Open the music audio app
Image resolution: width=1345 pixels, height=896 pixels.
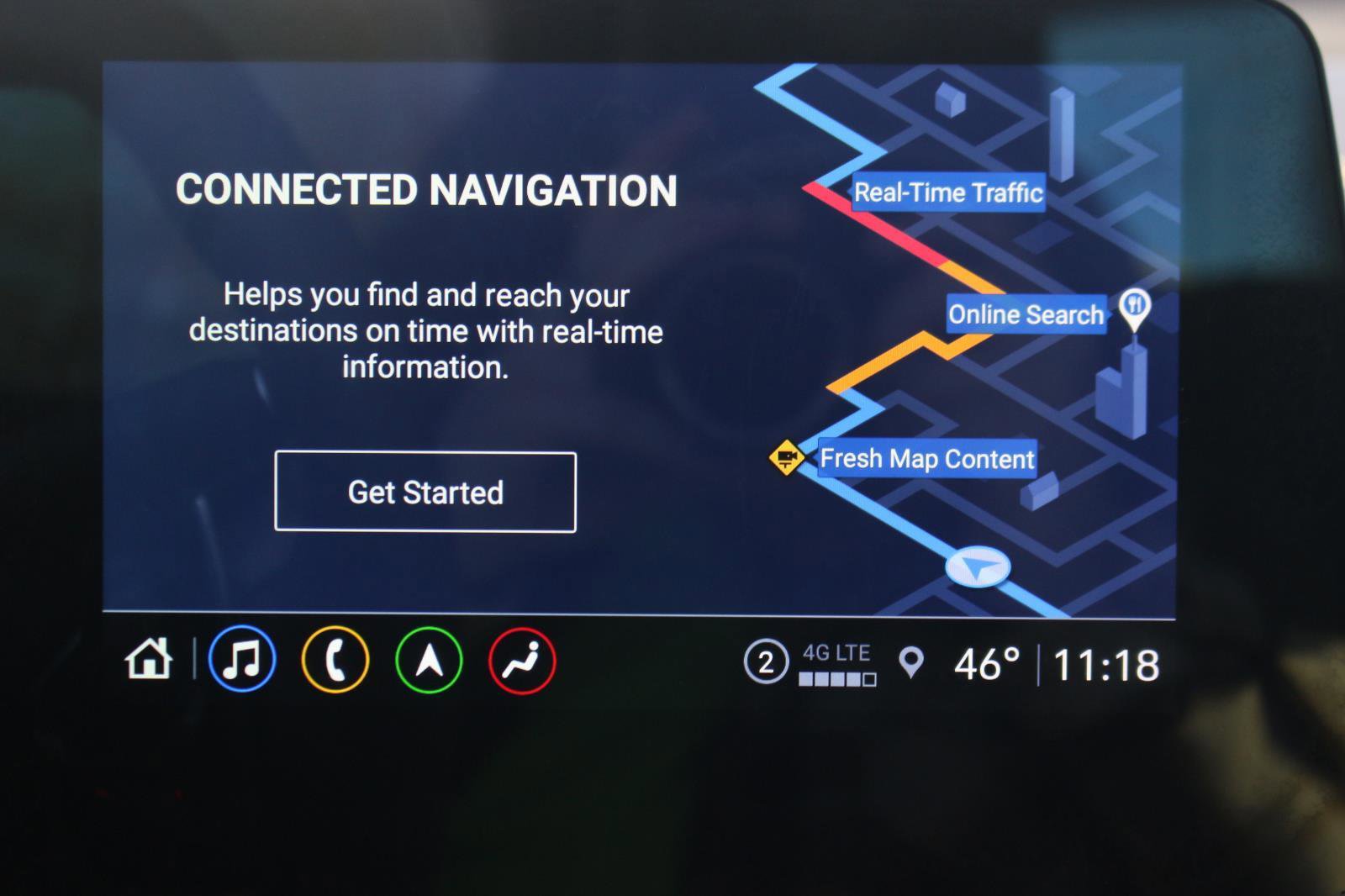(242, 660)
